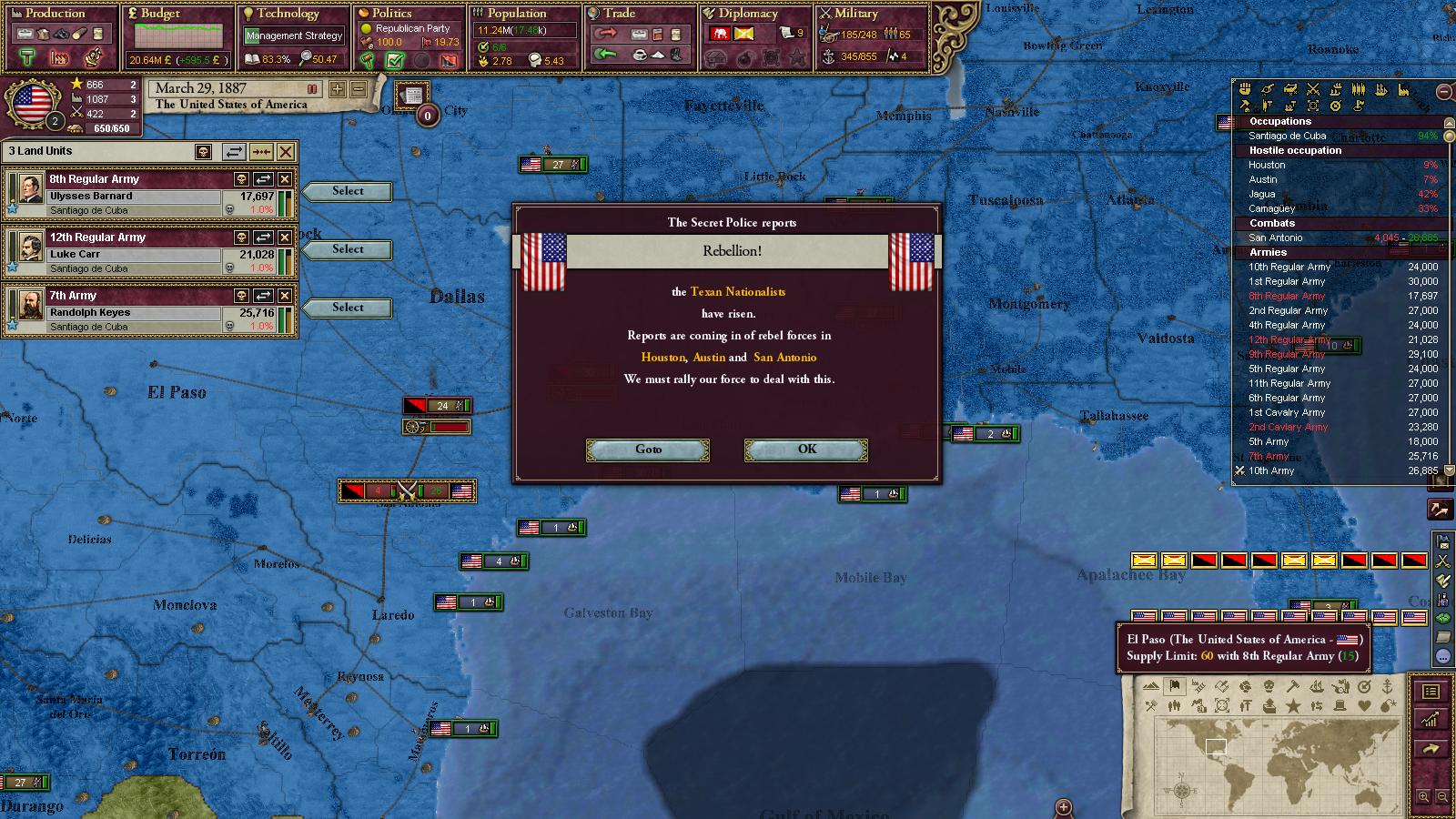Select 10th Regular Army in outliner
The width and height of the screenshot is (1456, 819).
point(1289,268)
